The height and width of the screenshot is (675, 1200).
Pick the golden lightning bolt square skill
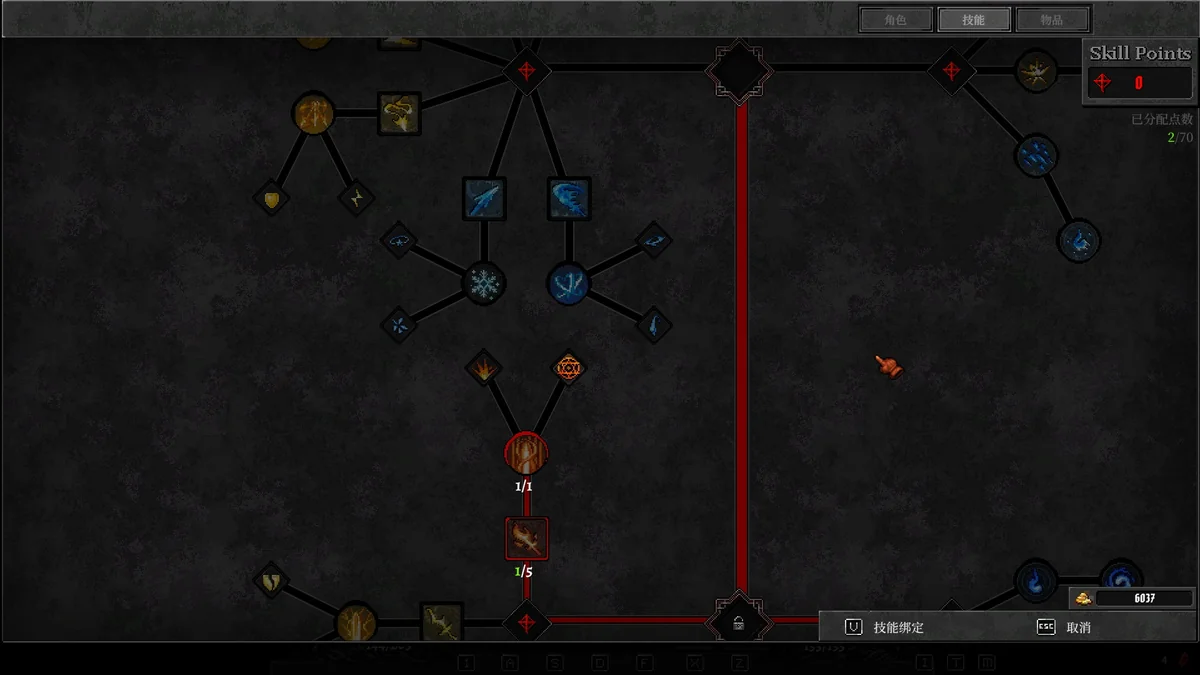(x=441, y=622)
